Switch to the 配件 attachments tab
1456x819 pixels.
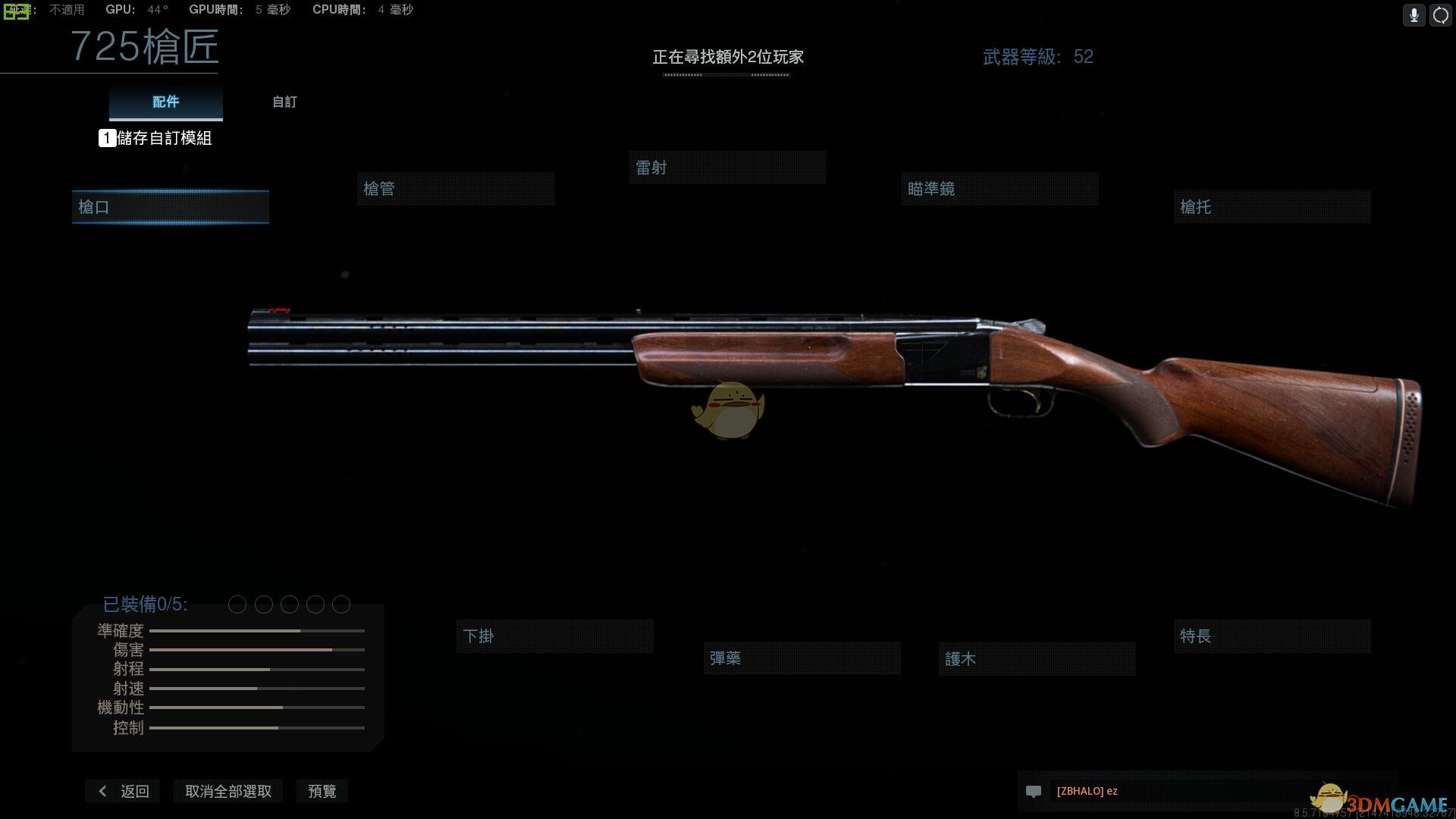click(x=165, y=102)
